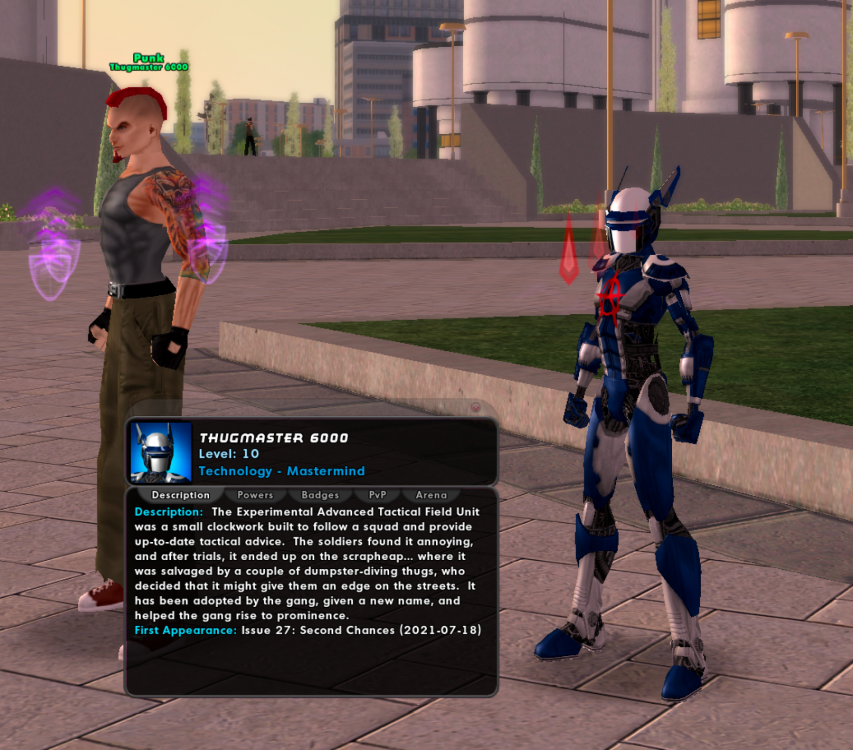Show the PvP tab
The width and height of the screenshot is (853, 750).
click(x=377, y=495)
